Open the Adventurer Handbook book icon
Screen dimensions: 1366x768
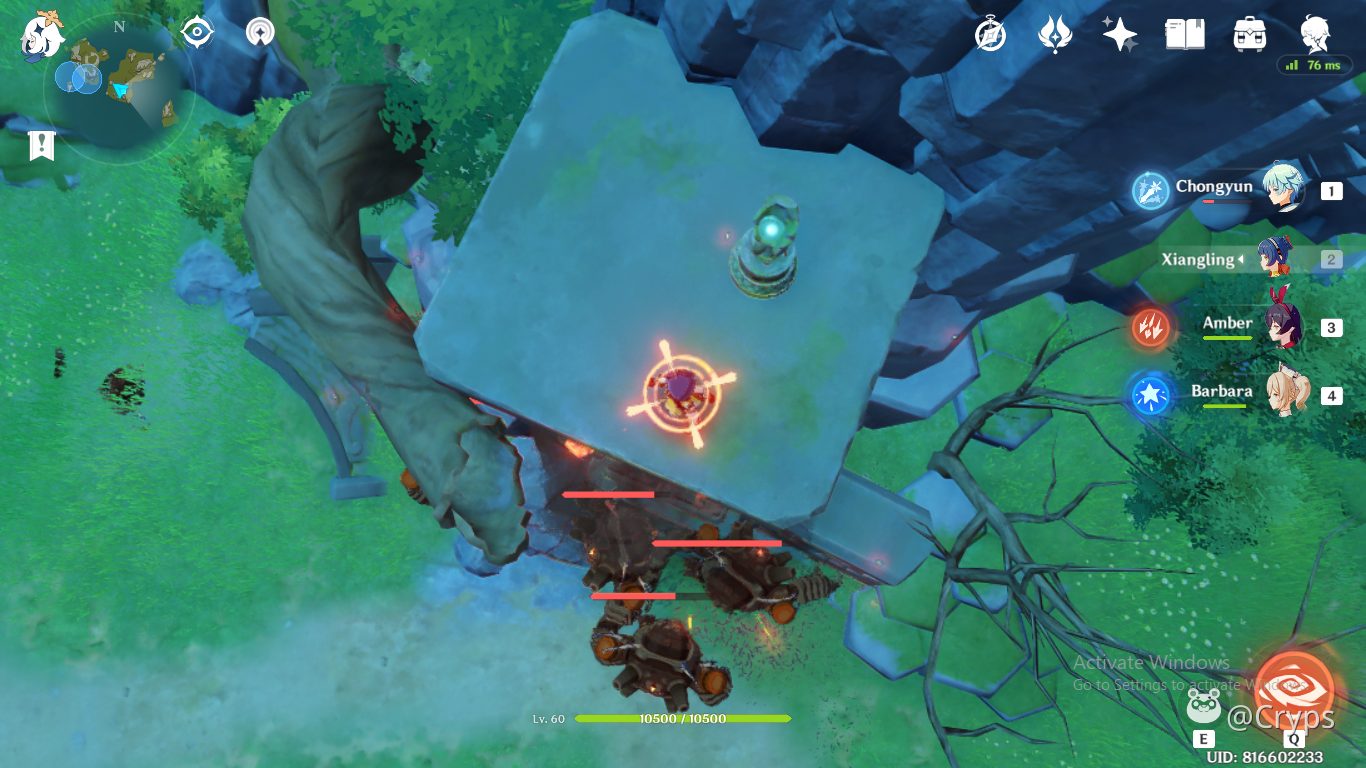coord(1185,35)
